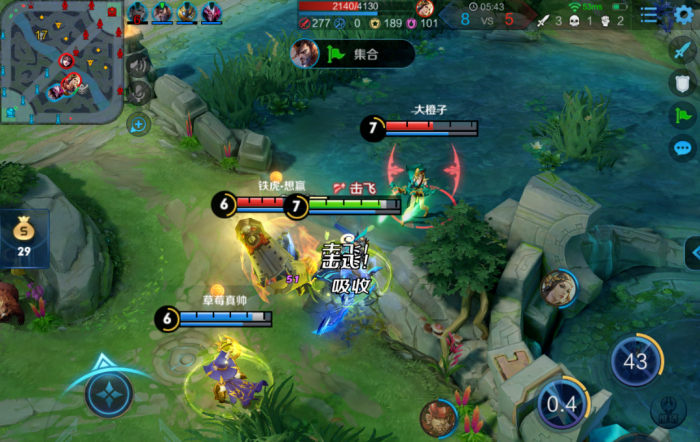Activate the skill showing 0.4 cooldown
The image size is (700, 442).
(560, 404)
